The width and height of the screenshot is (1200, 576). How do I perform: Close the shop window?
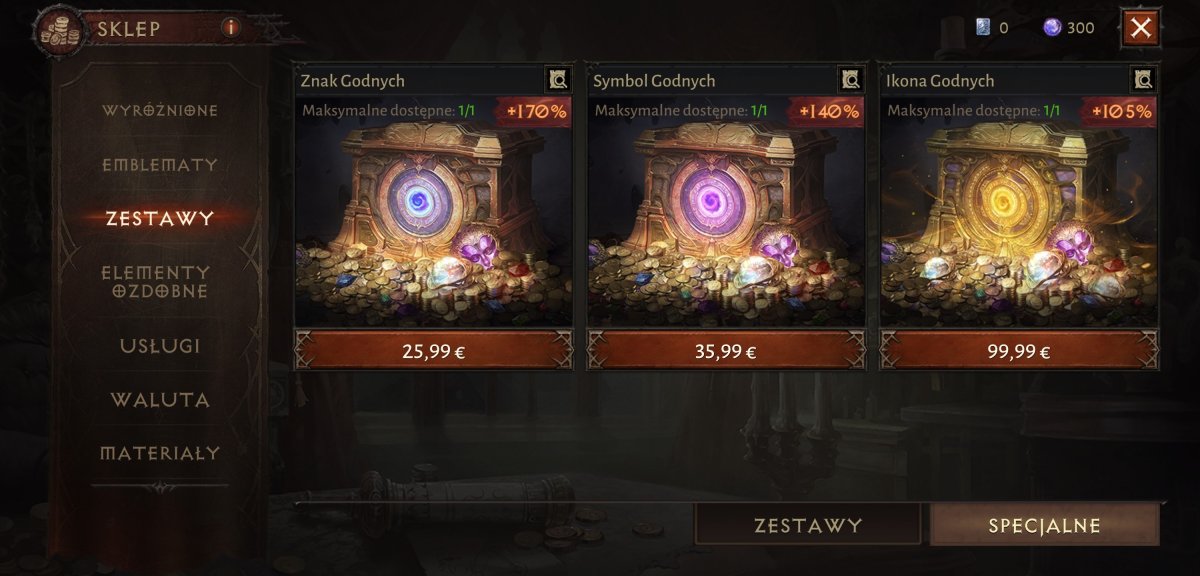[x=1141, y=28]
